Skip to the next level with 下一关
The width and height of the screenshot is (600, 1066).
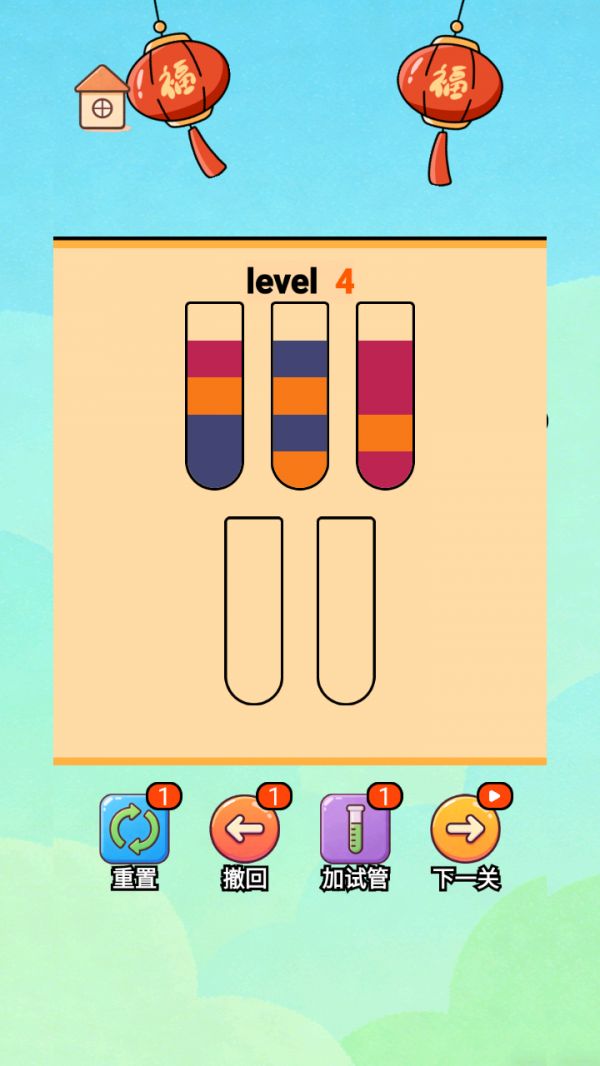pyautogui.click(x=465, y=830)
